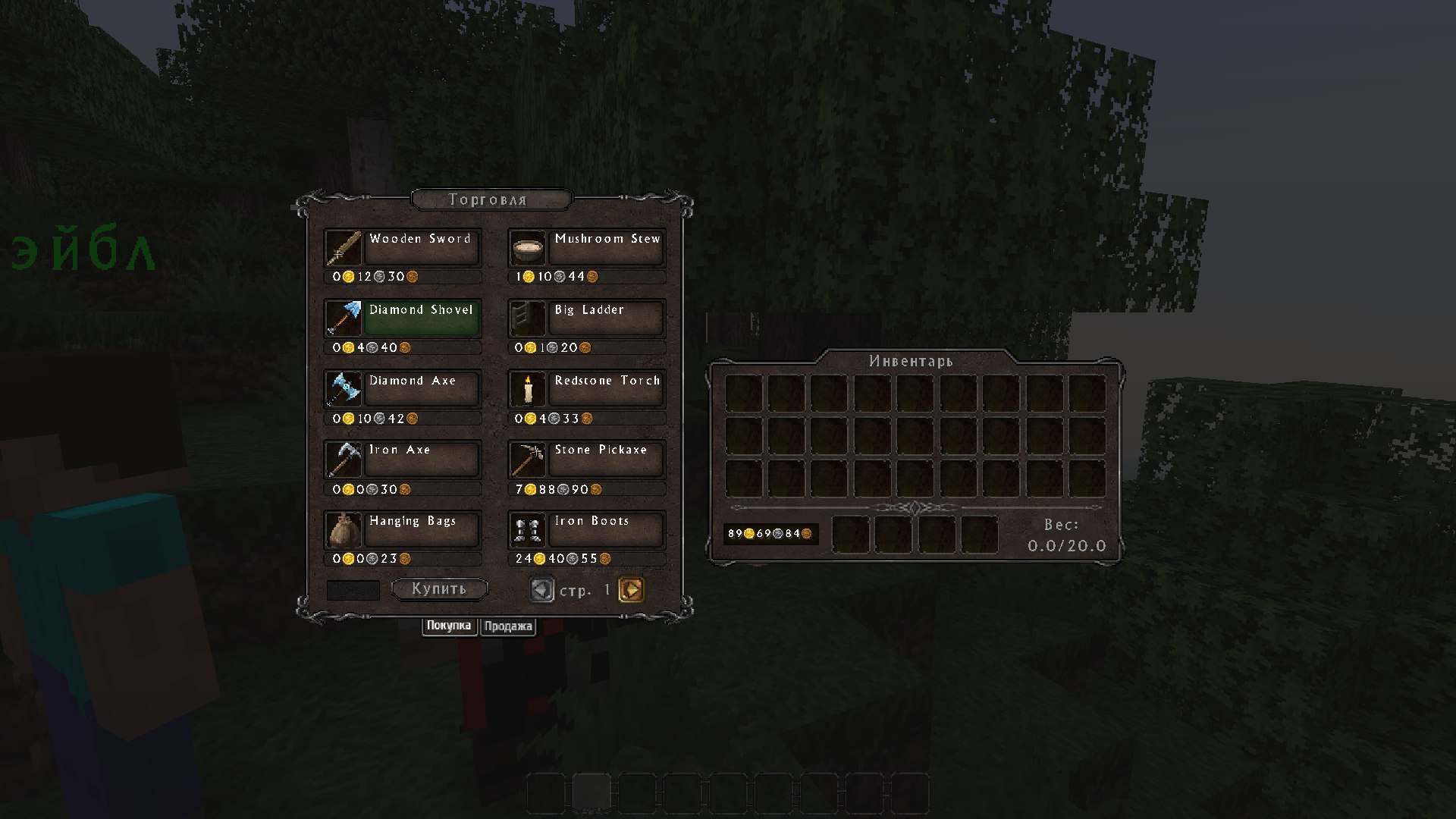Select the Iron Axe entry
The image size is (1456, 819).
(x=421, y=460)
